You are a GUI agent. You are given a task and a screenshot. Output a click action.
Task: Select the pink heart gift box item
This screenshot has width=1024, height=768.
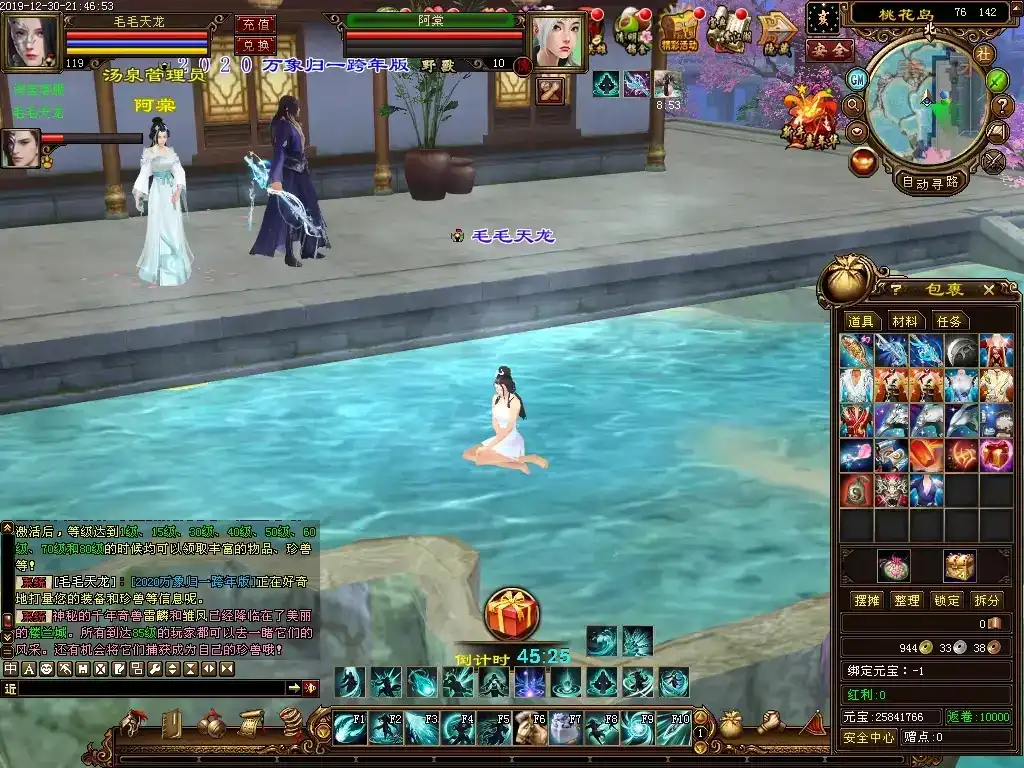click(996, 455)
